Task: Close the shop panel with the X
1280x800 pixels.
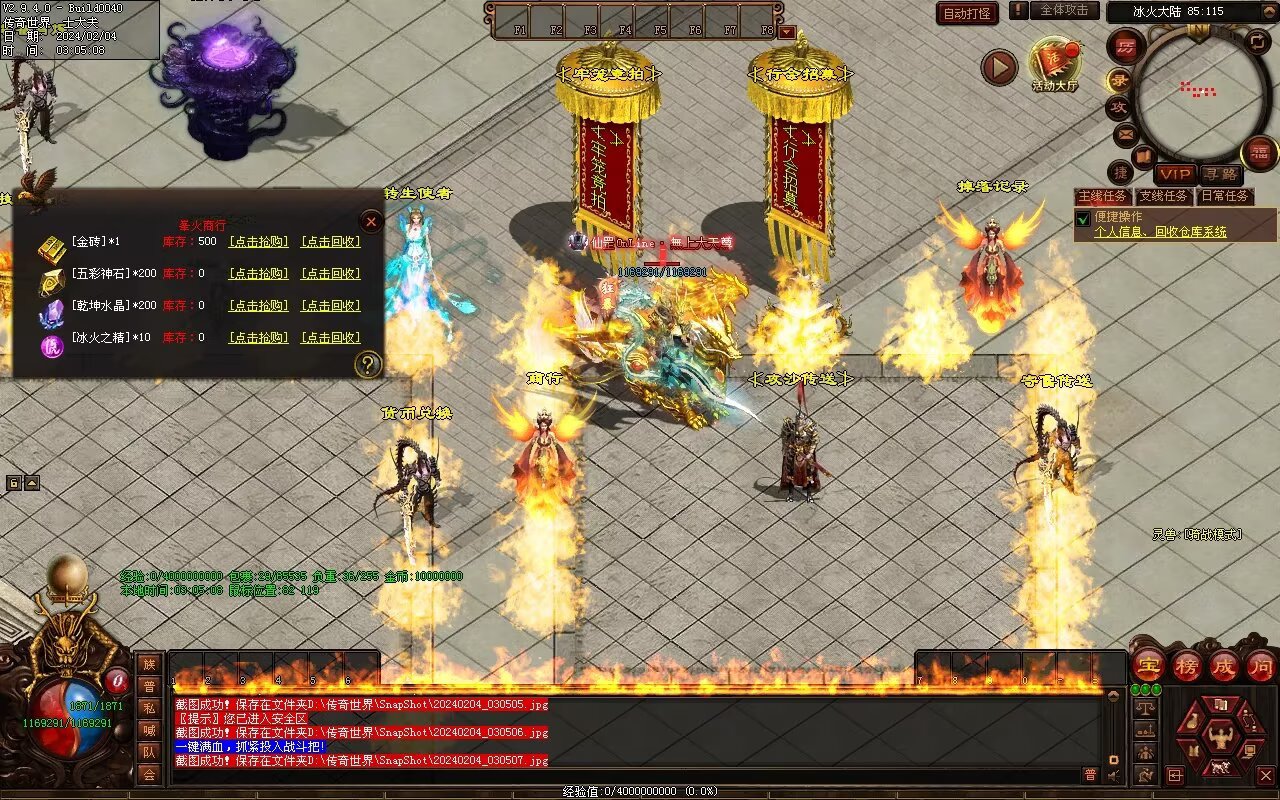Action: point(371,221)
